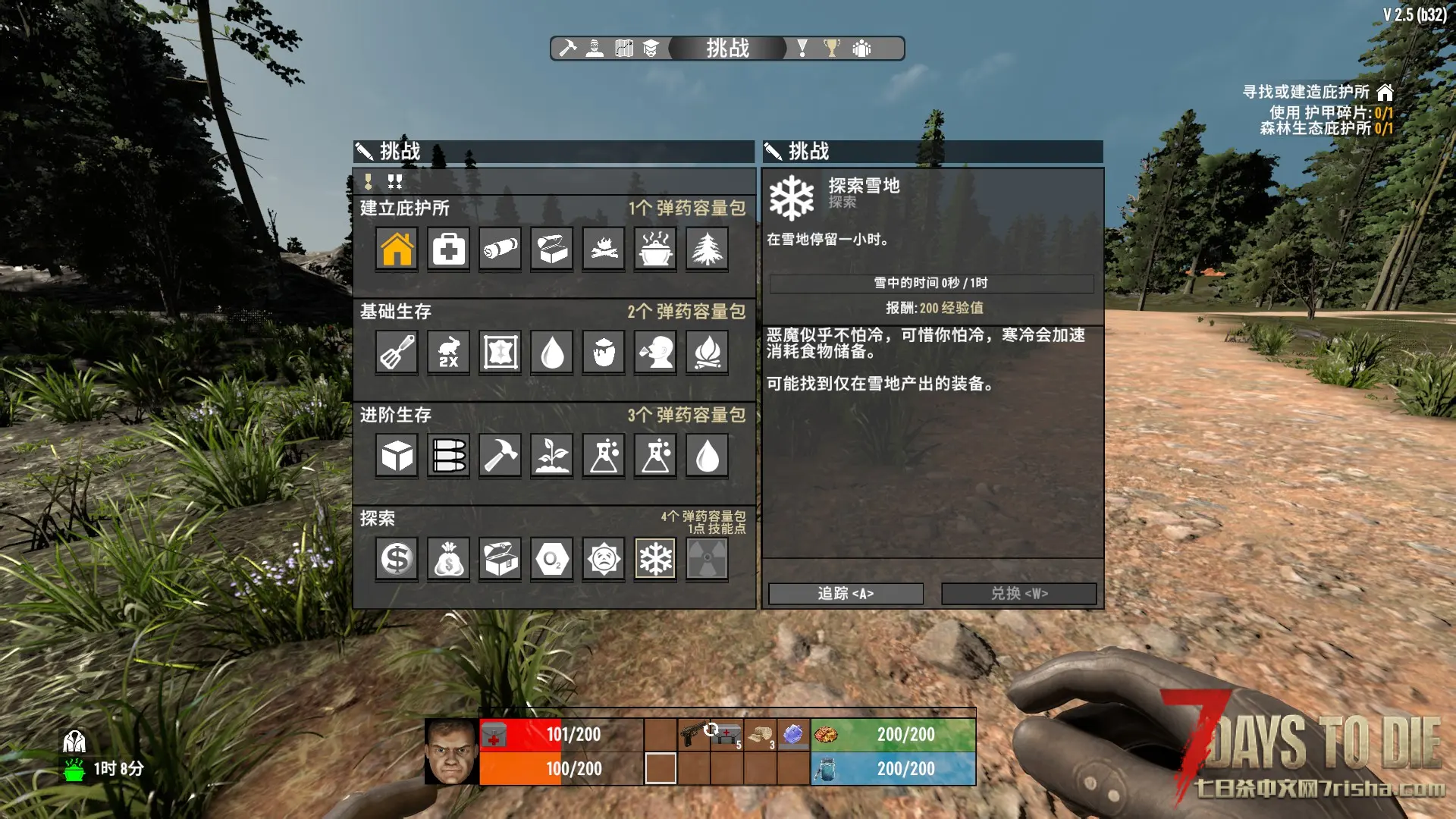Select the 2X rabbit challenge

tap(448, 352)
